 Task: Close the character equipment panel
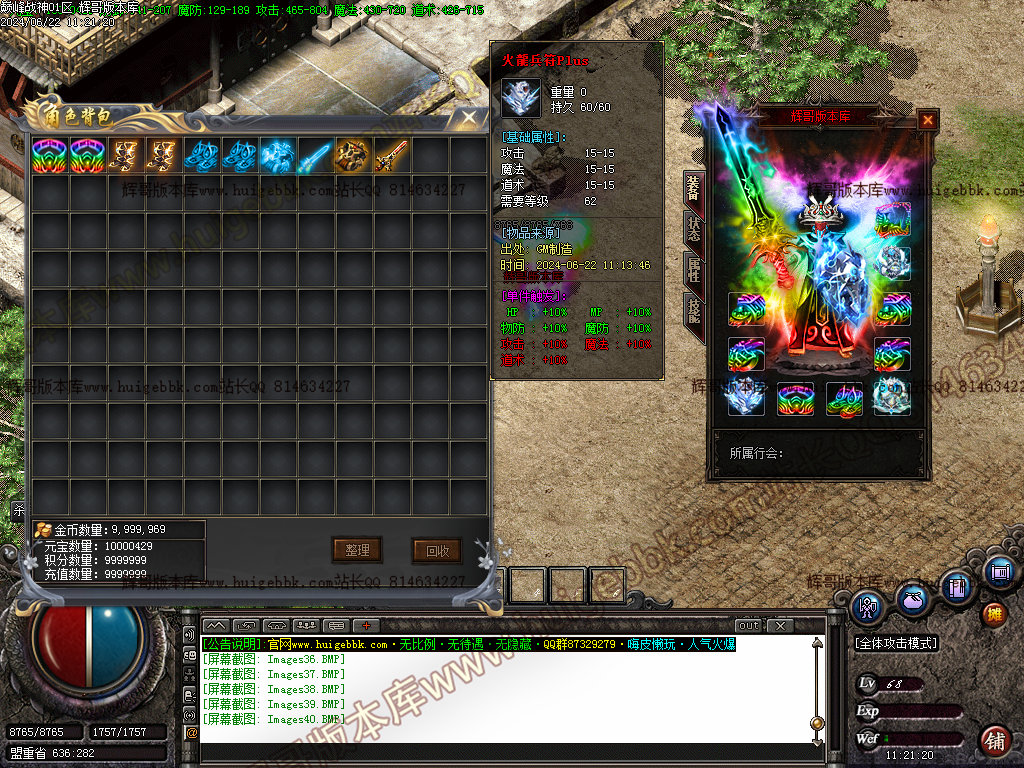(x=928, y=120)
